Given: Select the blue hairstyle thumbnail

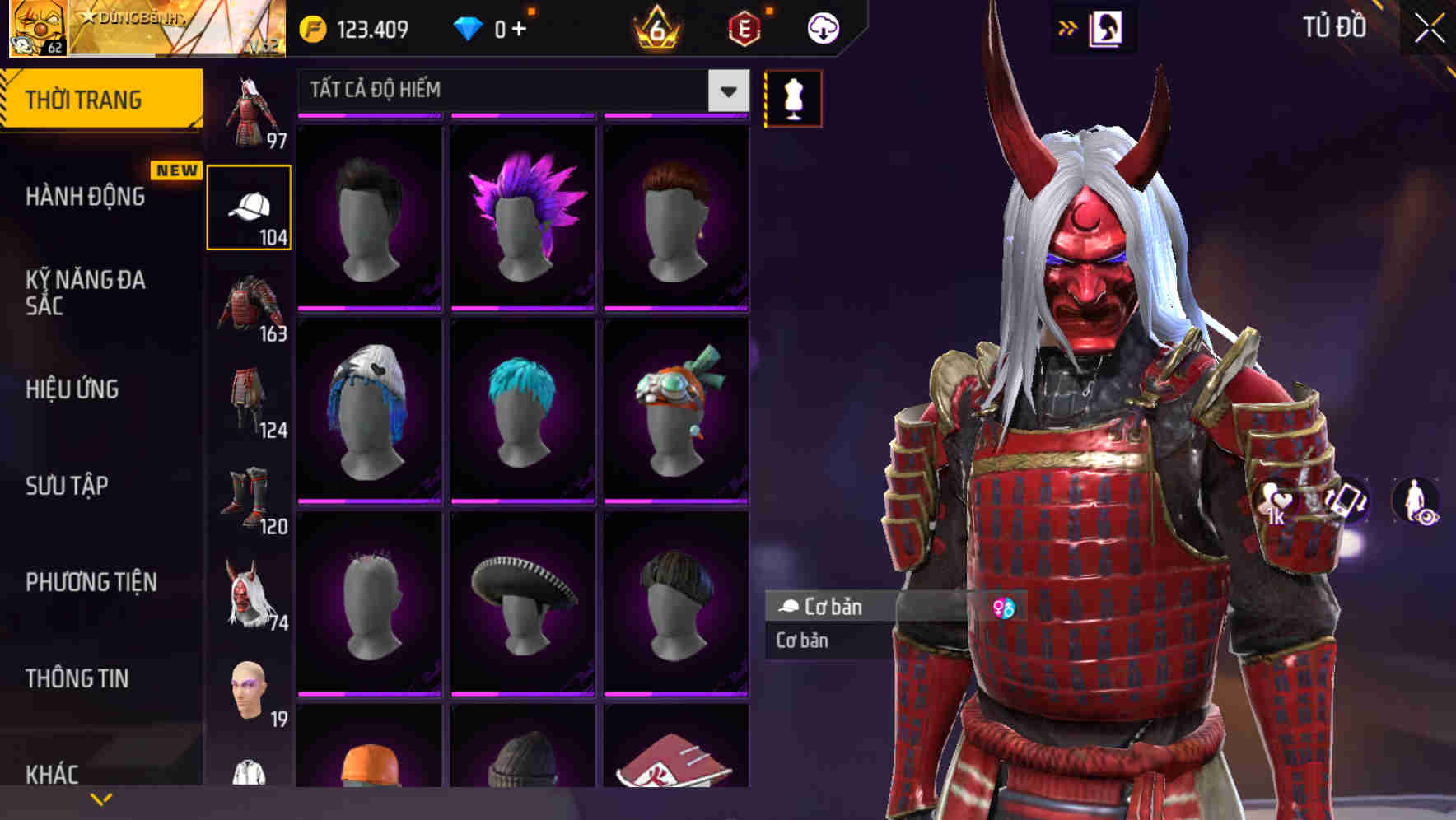Looking at the screenshot, I should coord(523,410).
